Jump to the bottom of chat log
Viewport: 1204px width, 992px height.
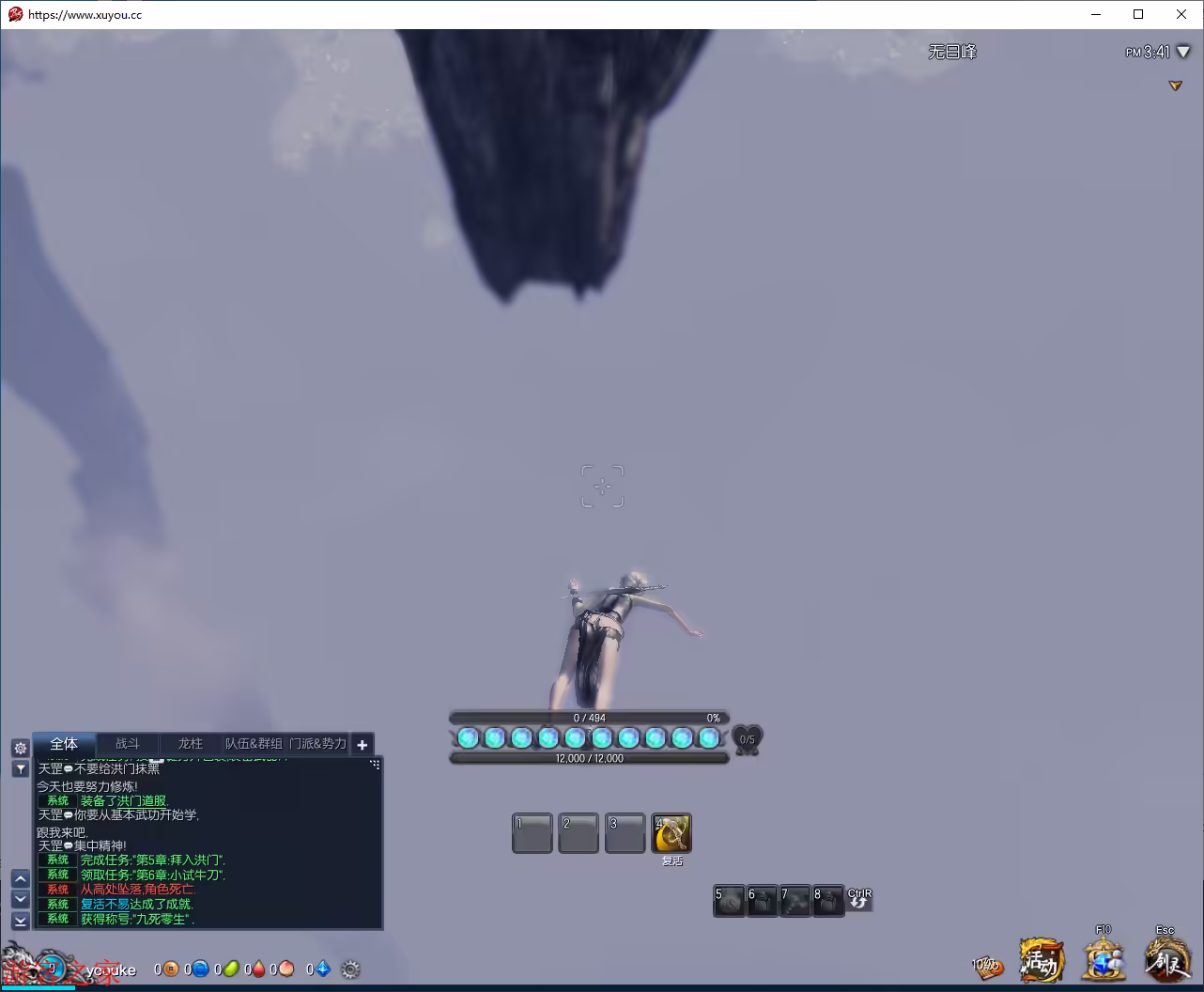20,922
